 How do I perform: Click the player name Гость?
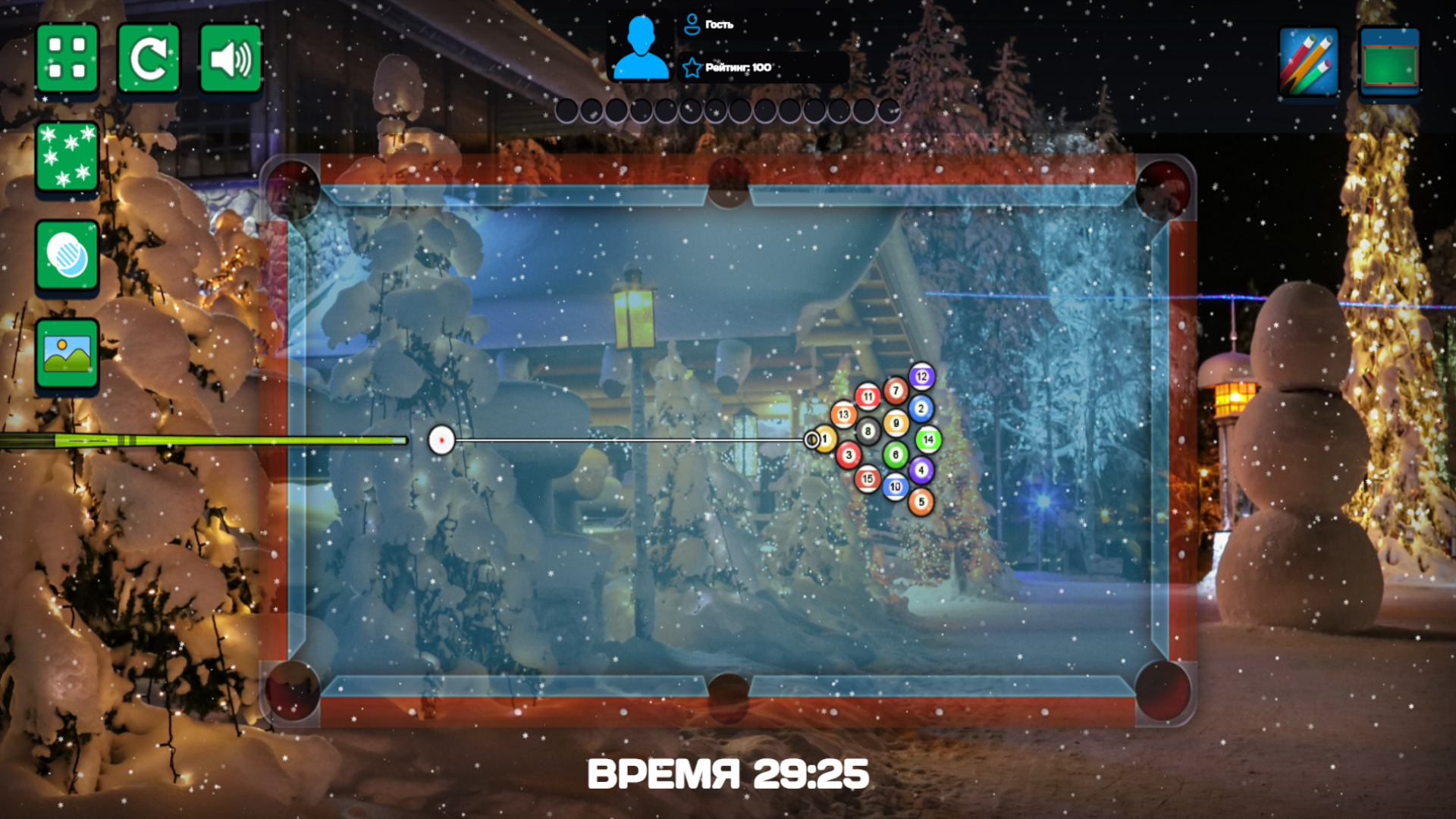(720, 24)
